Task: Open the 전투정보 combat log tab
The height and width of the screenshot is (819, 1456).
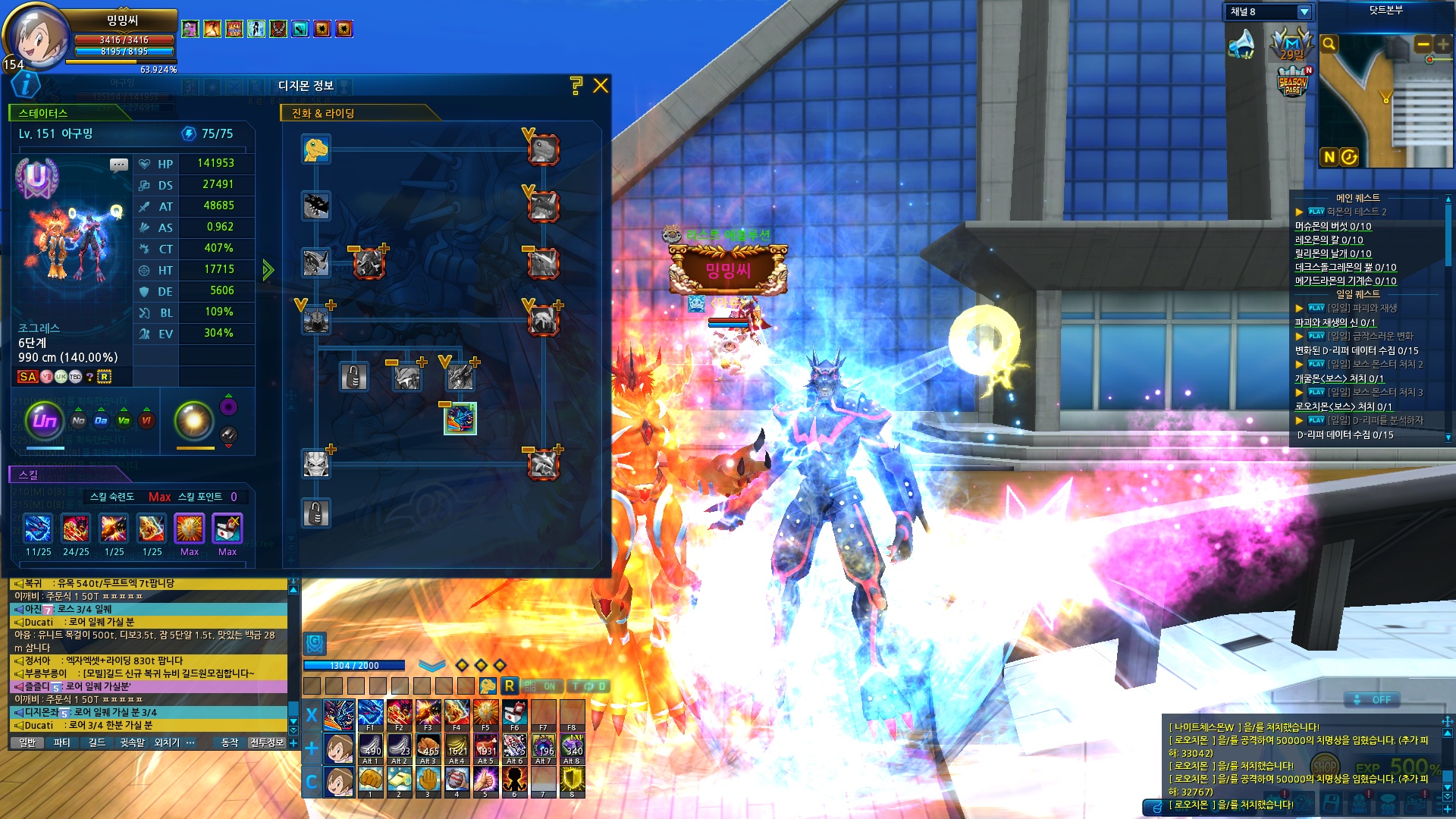Action: [267, 743]
